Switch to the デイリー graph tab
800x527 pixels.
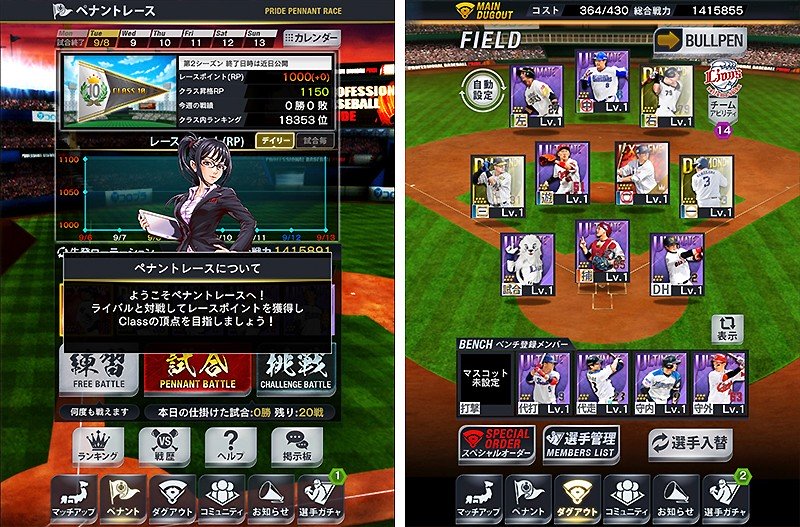coord(273,141)
